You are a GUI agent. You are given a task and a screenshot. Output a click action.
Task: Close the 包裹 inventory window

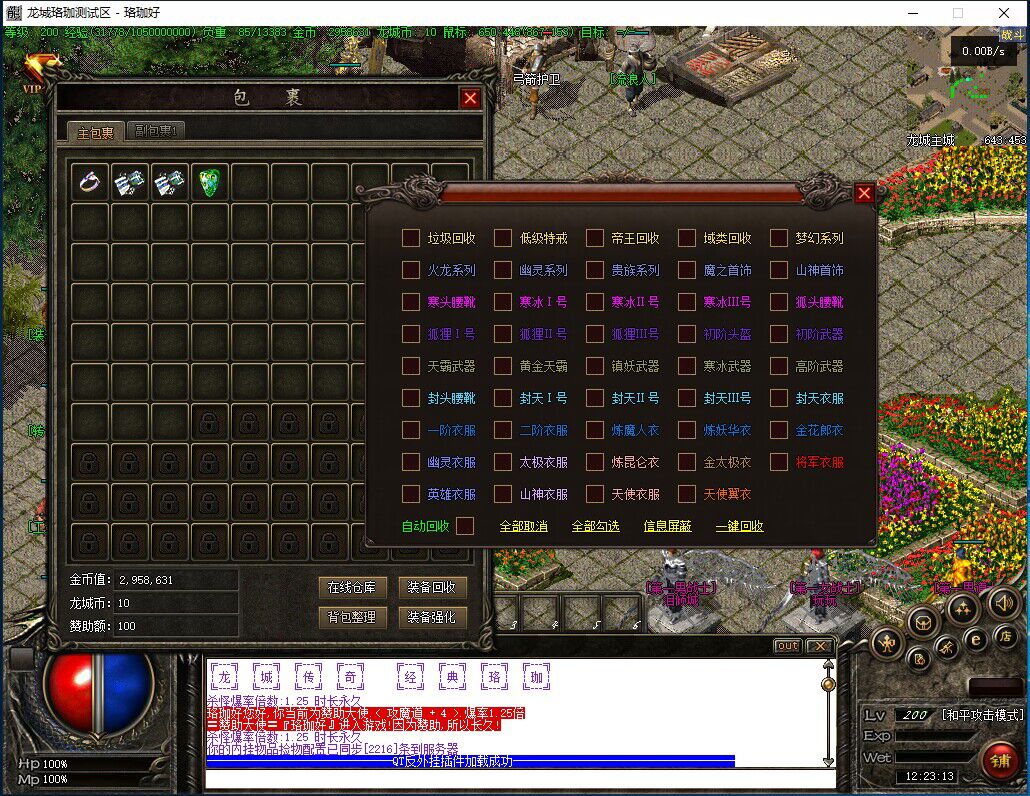470,98
